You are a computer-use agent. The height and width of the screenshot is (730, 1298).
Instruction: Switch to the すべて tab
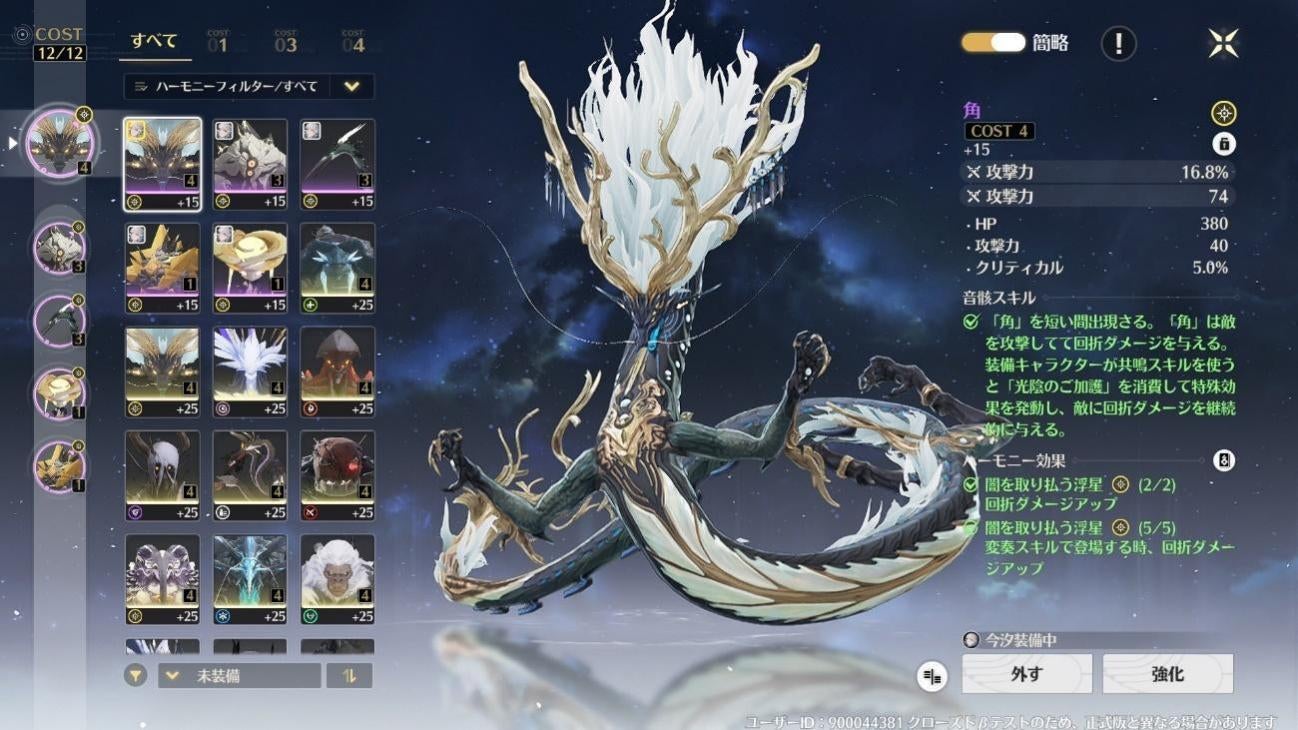[x=155, y=42]
